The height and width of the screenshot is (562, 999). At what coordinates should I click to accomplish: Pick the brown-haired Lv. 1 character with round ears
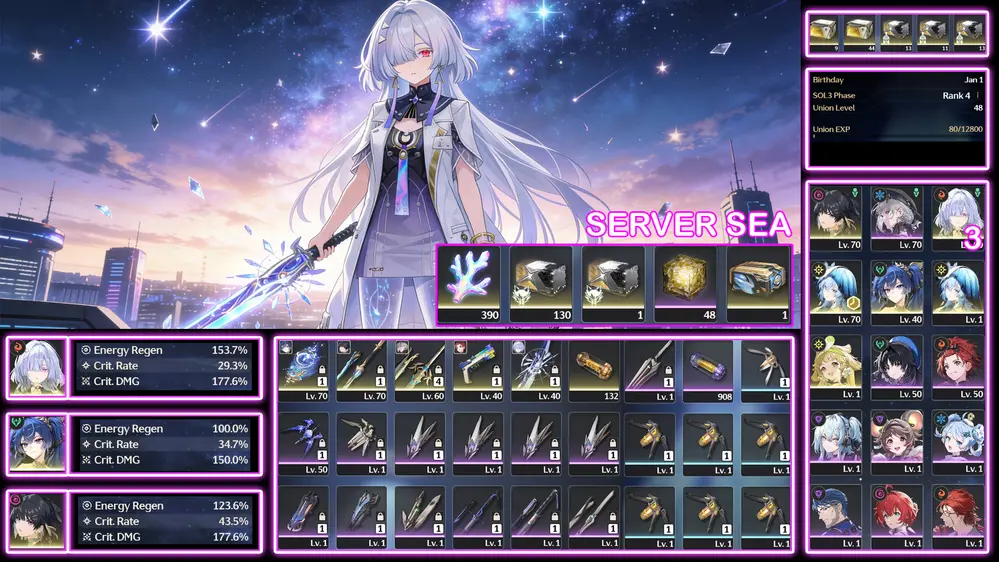click(x=896, y=439)
